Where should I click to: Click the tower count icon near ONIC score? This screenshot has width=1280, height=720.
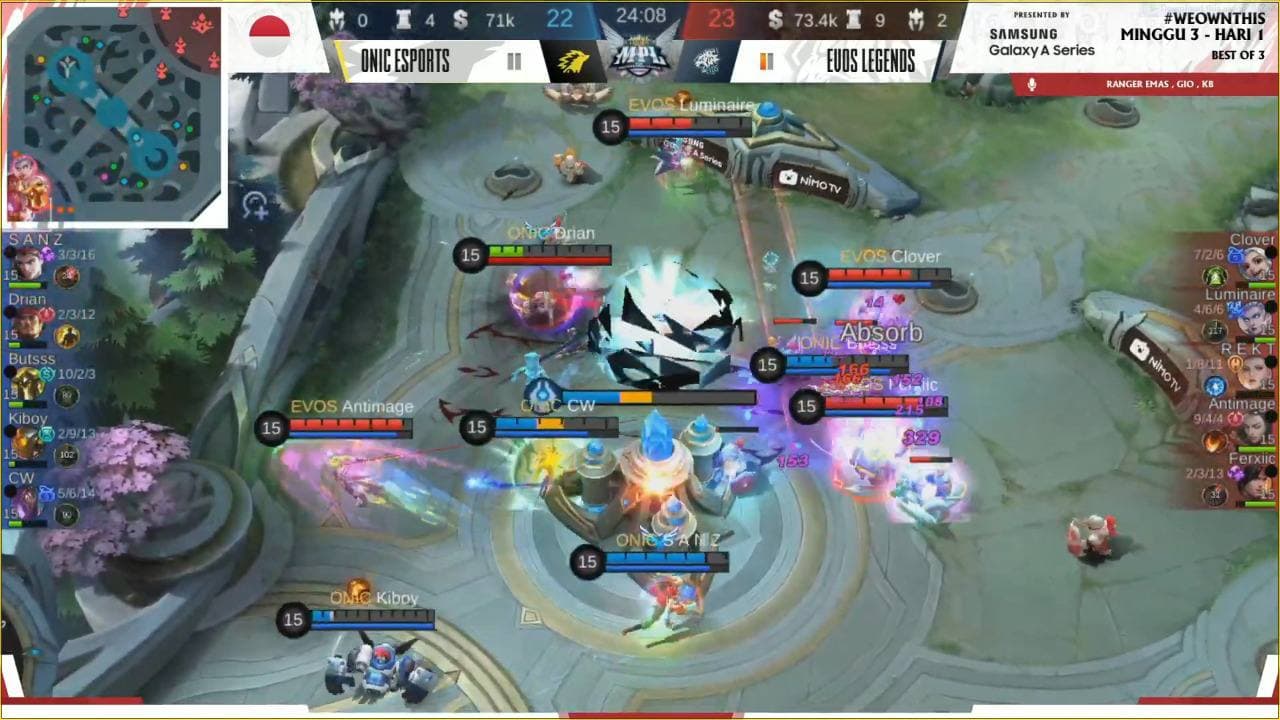(x=404, y=18)
